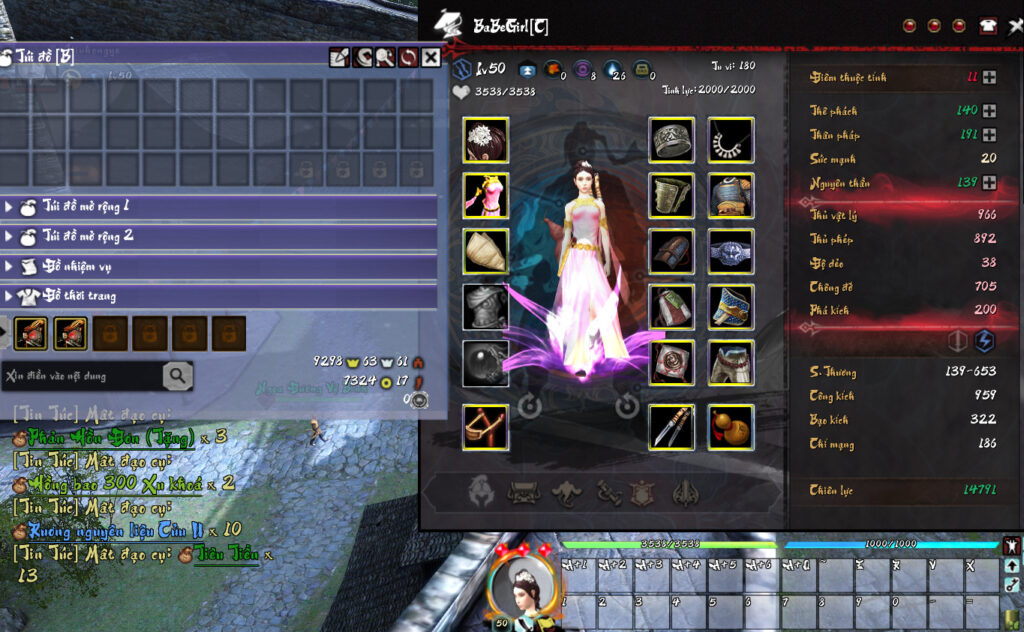
Task: Select the pink dress equipment slot
Action: (485, 195)
